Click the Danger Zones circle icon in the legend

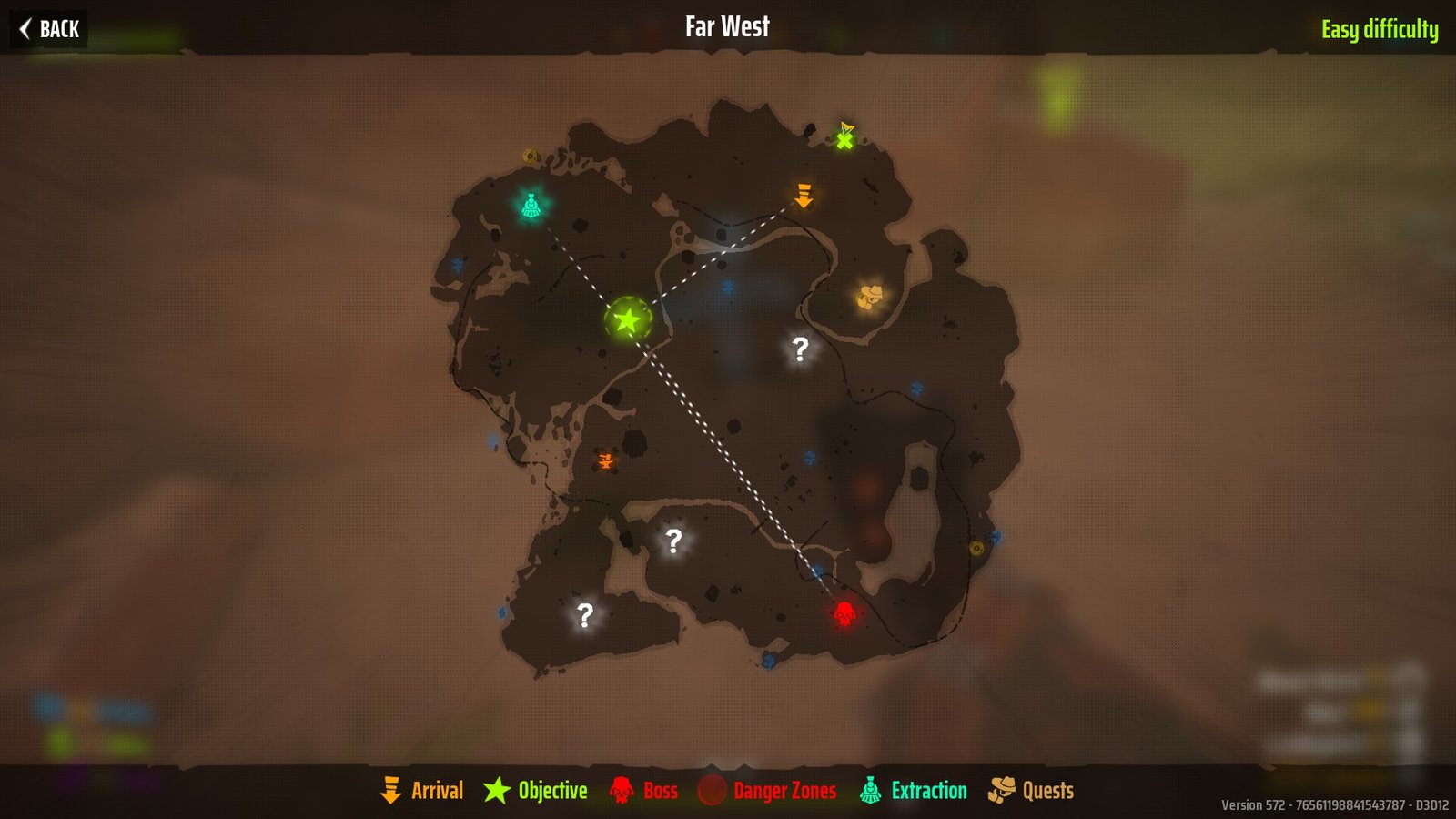(713, 790)
